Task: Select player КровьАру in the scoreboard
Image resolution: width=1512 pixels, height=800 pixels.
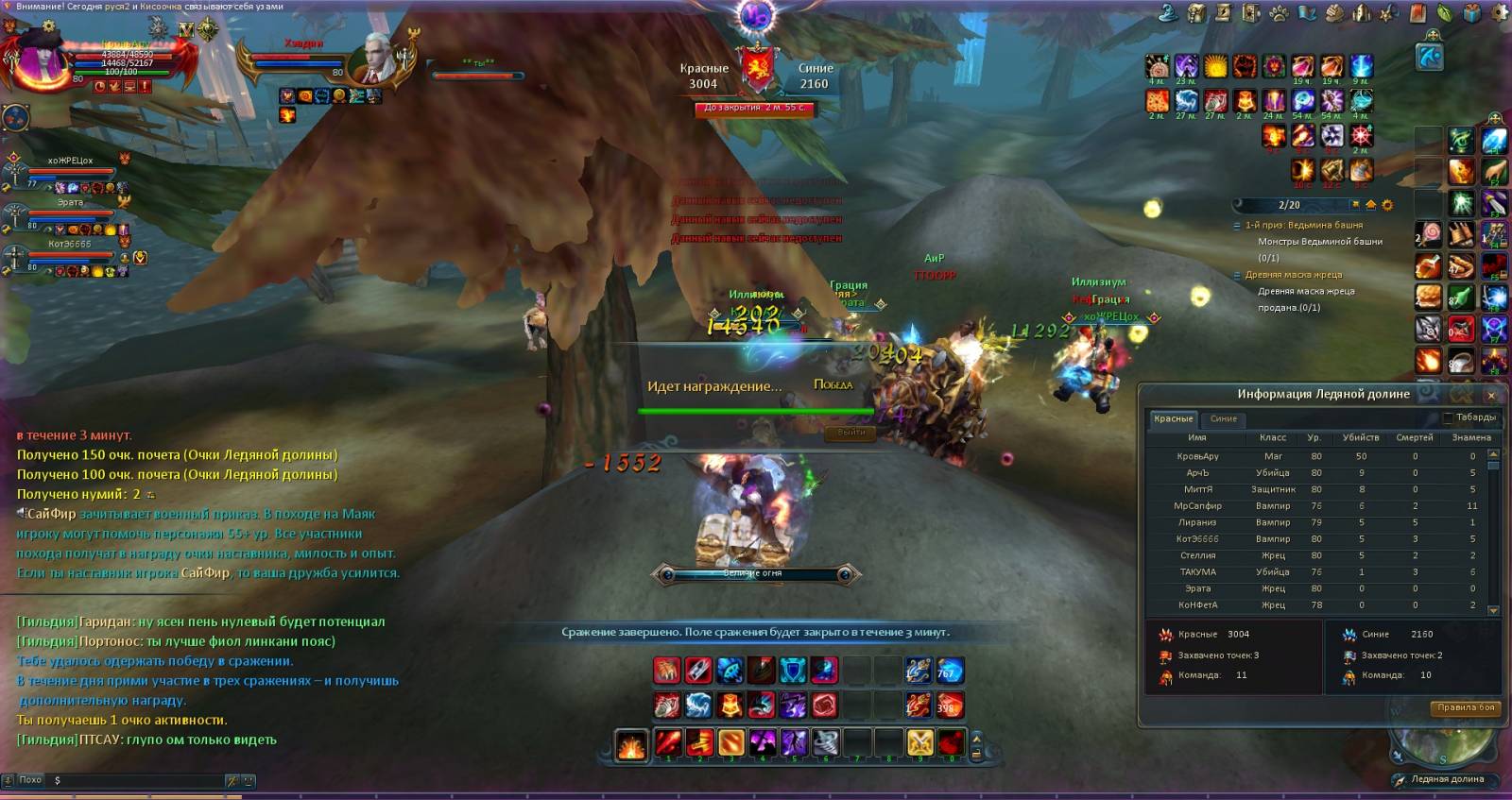Action: click(1198, 456)
